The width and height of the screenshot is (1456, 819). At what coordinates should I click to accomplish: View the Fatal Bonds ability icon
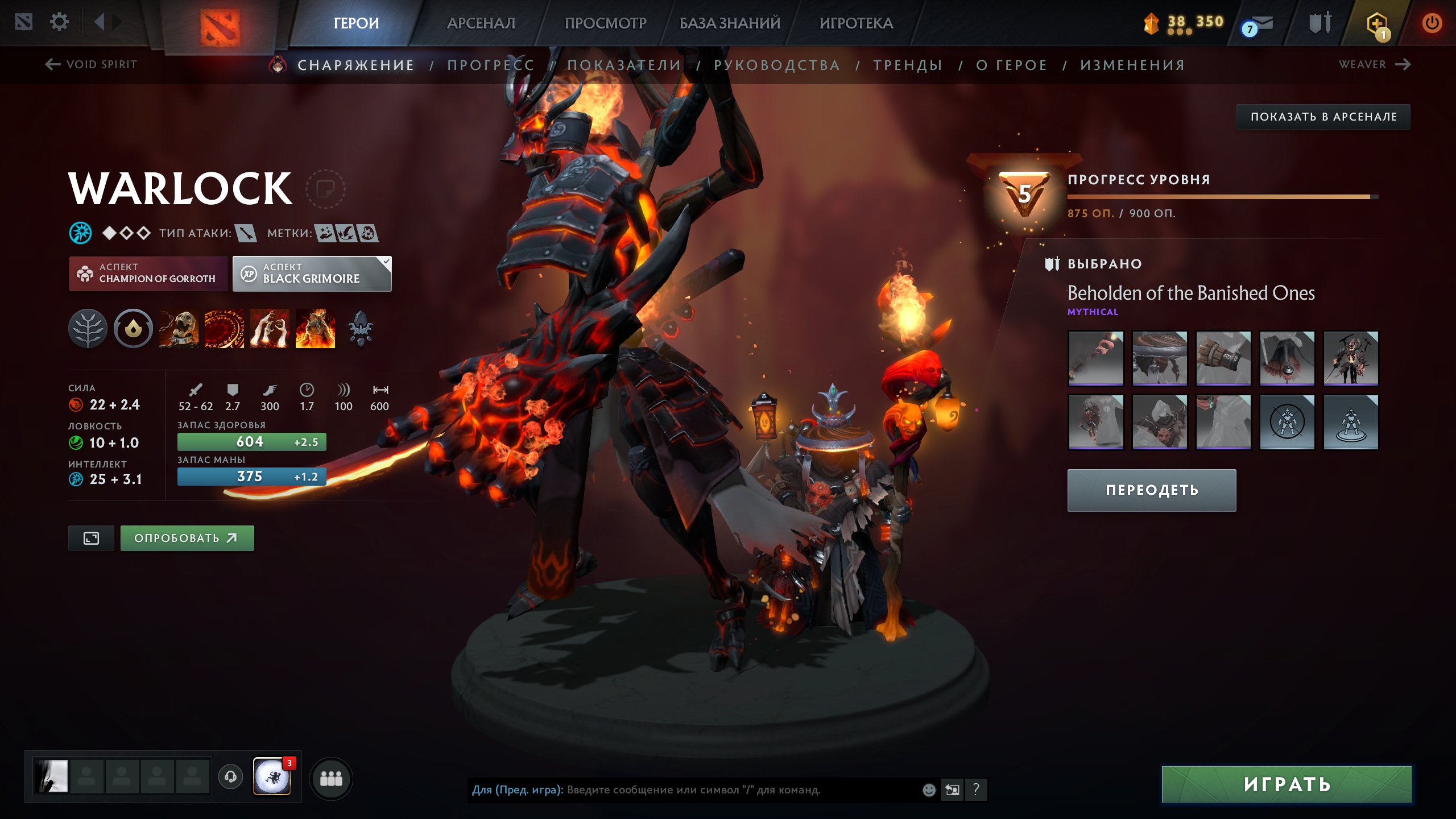point(179,329)
